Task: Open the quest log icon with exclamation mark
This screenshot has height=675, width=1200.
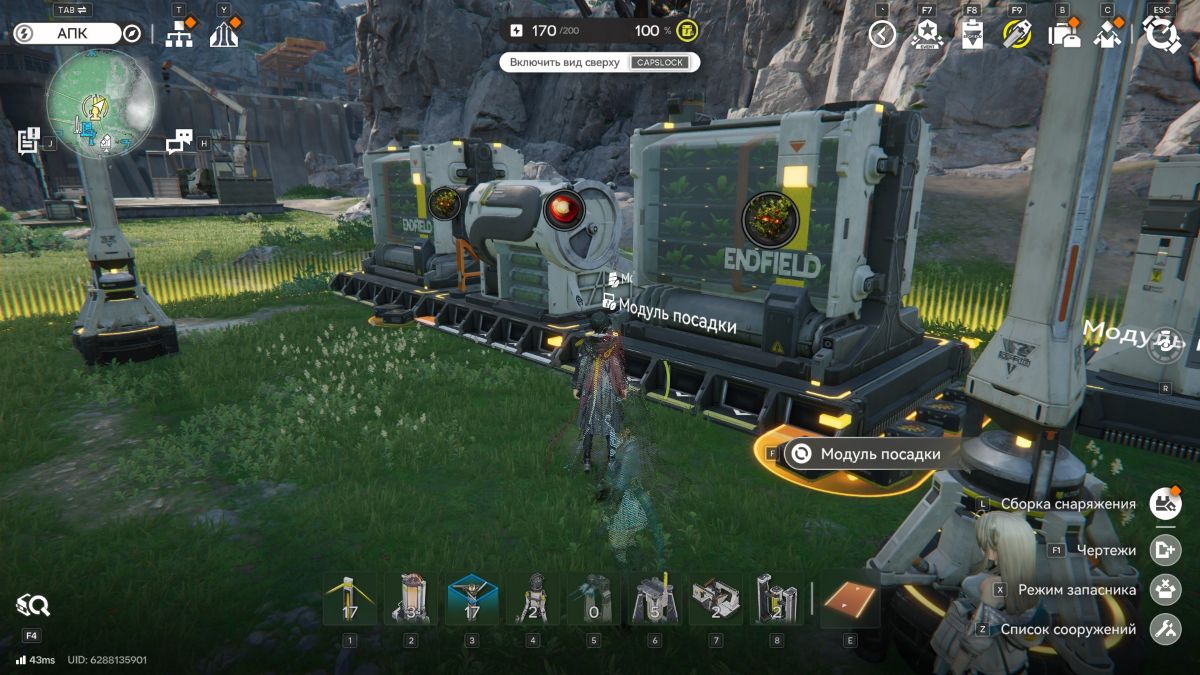Action: click(28, 141)
